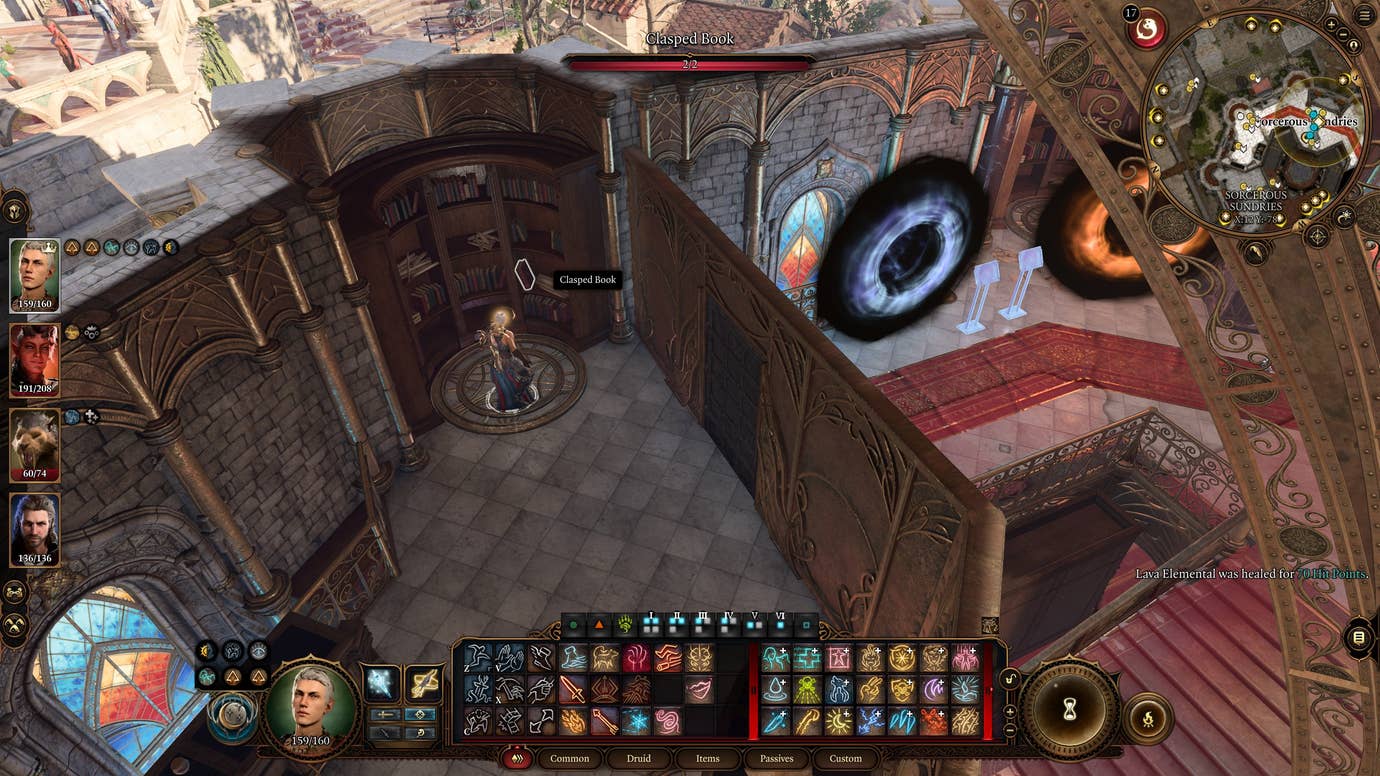
Task: Show the Passives hotbar tab
Action: tap(776, 758)
